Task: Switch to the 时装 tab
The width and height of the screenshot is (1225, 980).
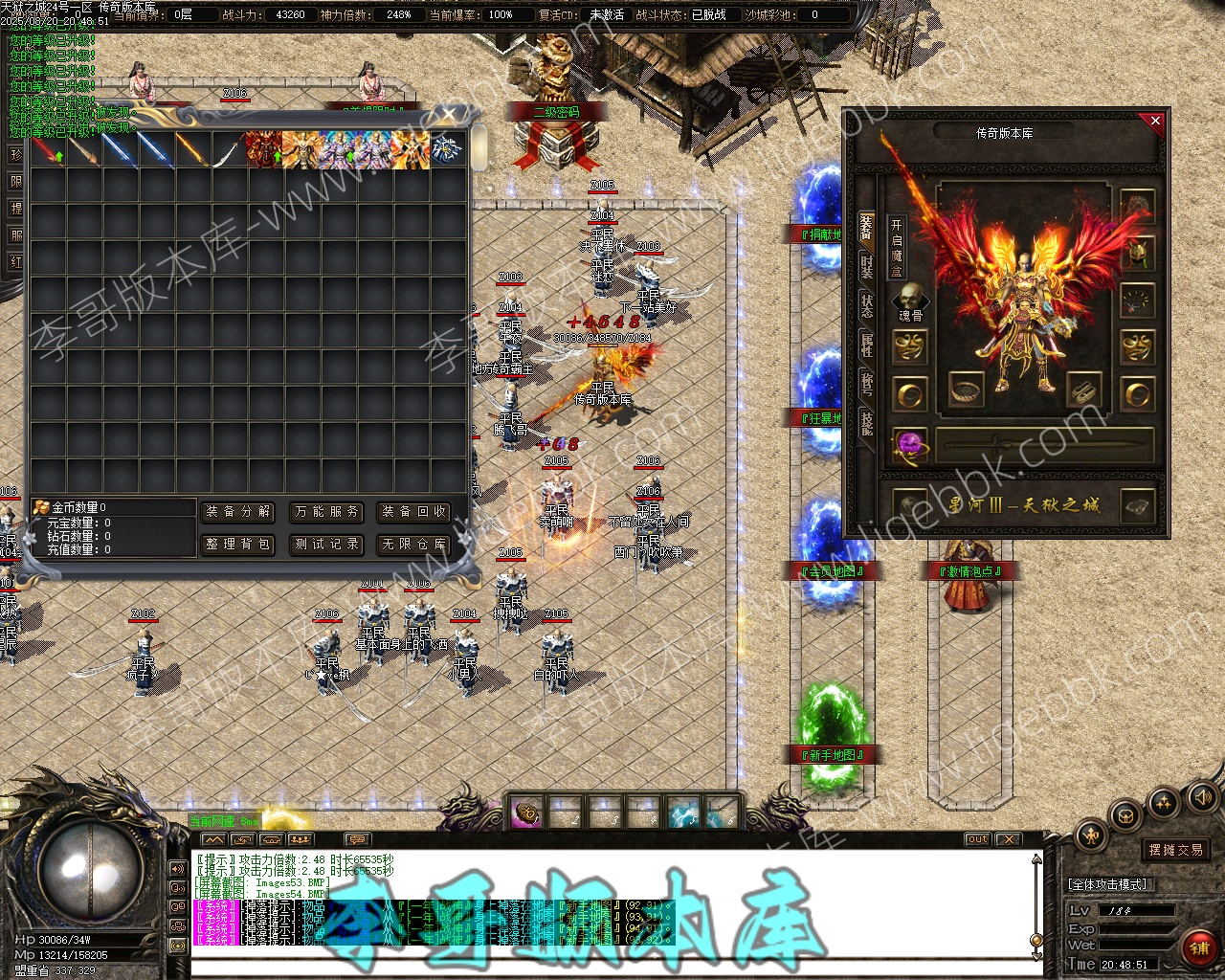Action: click(866, 267)
